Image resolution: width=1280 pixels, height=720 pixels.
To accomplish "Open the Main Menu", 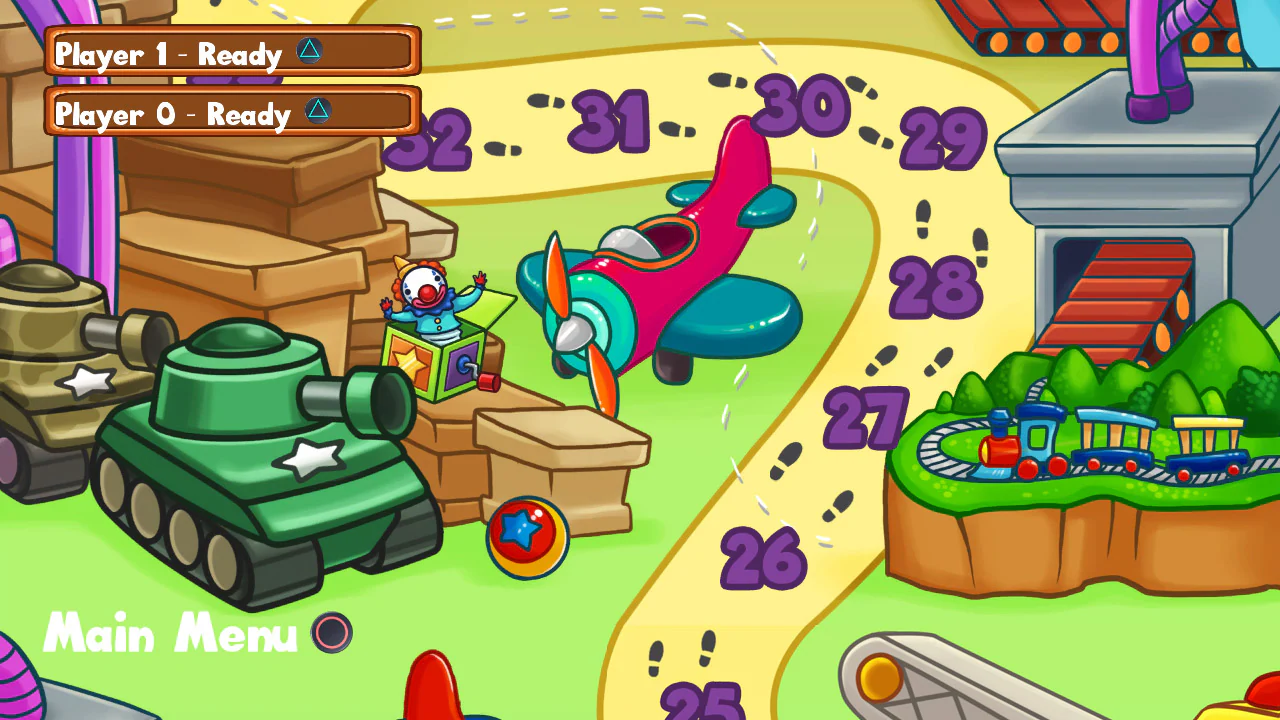I will pos(168,634).
